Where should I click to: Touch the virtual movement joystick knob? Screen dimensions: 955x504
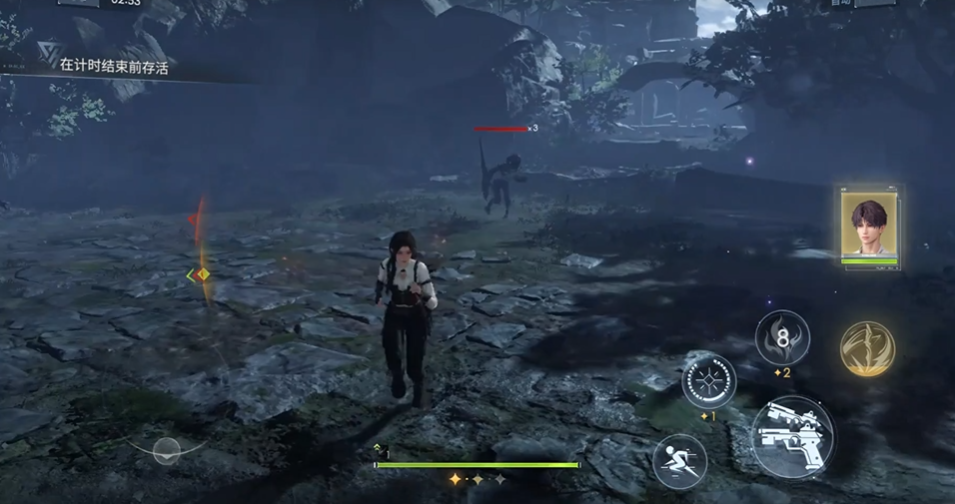[x=167, y=448]
